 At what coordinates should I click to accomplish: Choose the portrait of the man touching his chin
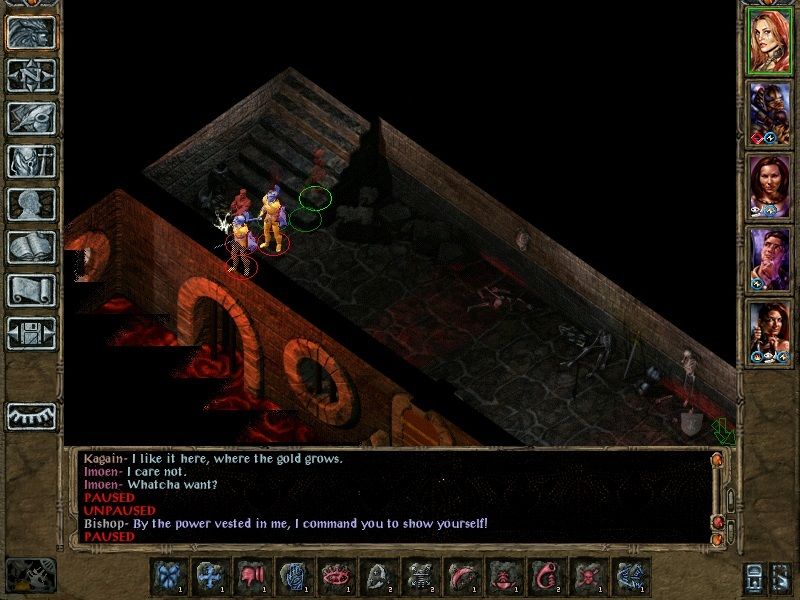click(x=770, y=257)
